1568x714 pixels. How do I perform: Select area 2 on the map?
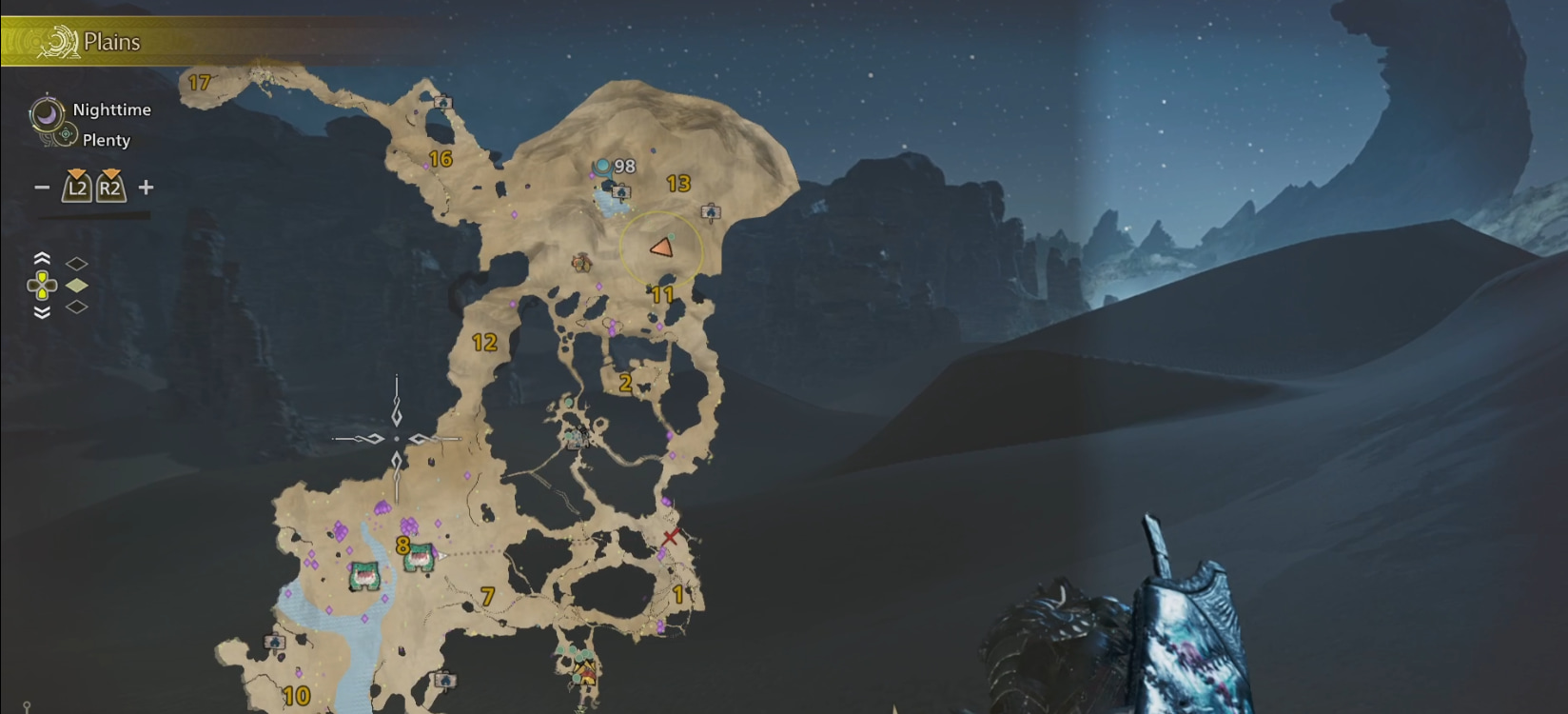pyautogui.click(x=625, y=384)
